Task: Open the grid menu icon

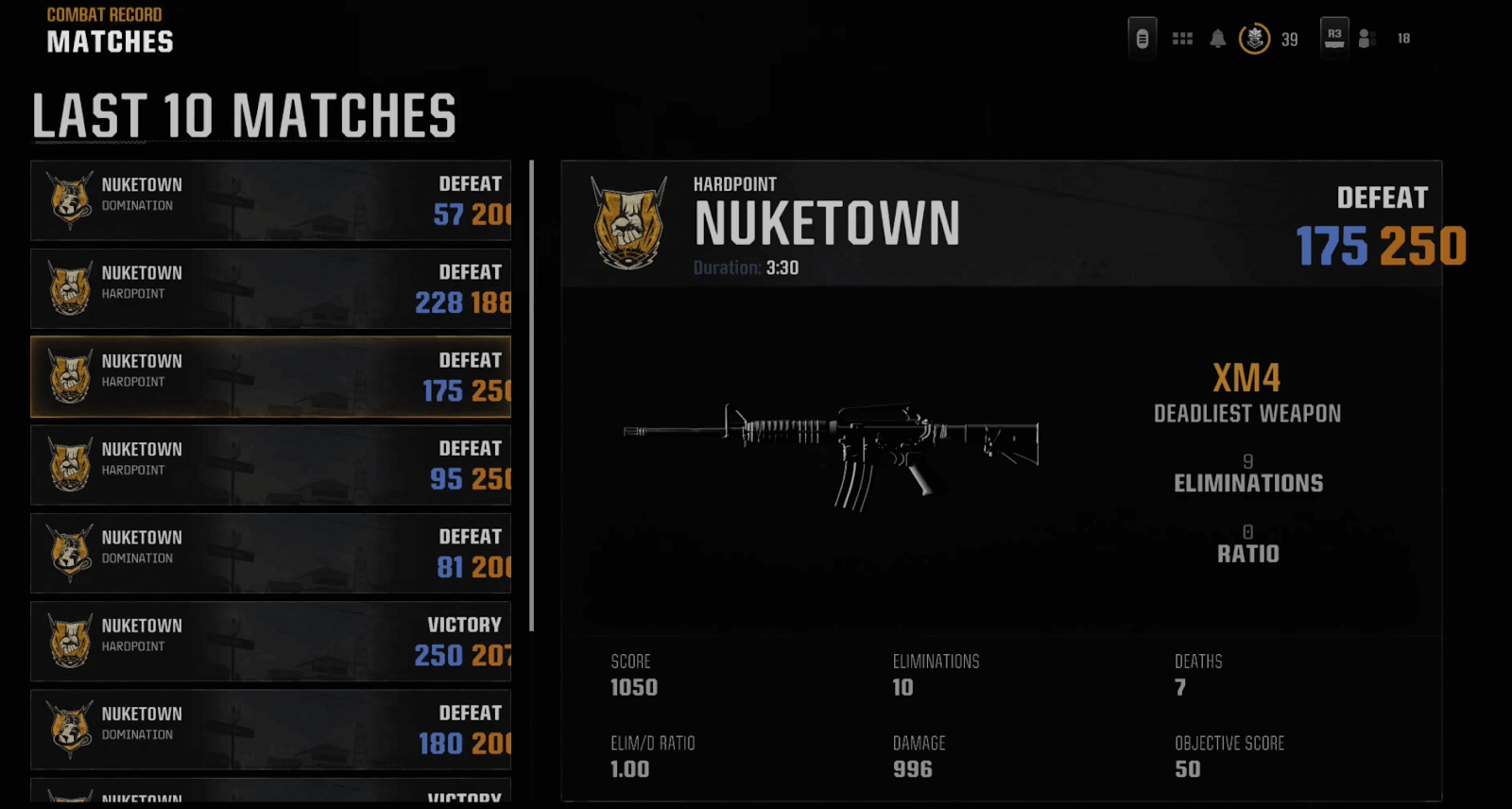Action: [x=1182, y=39]
